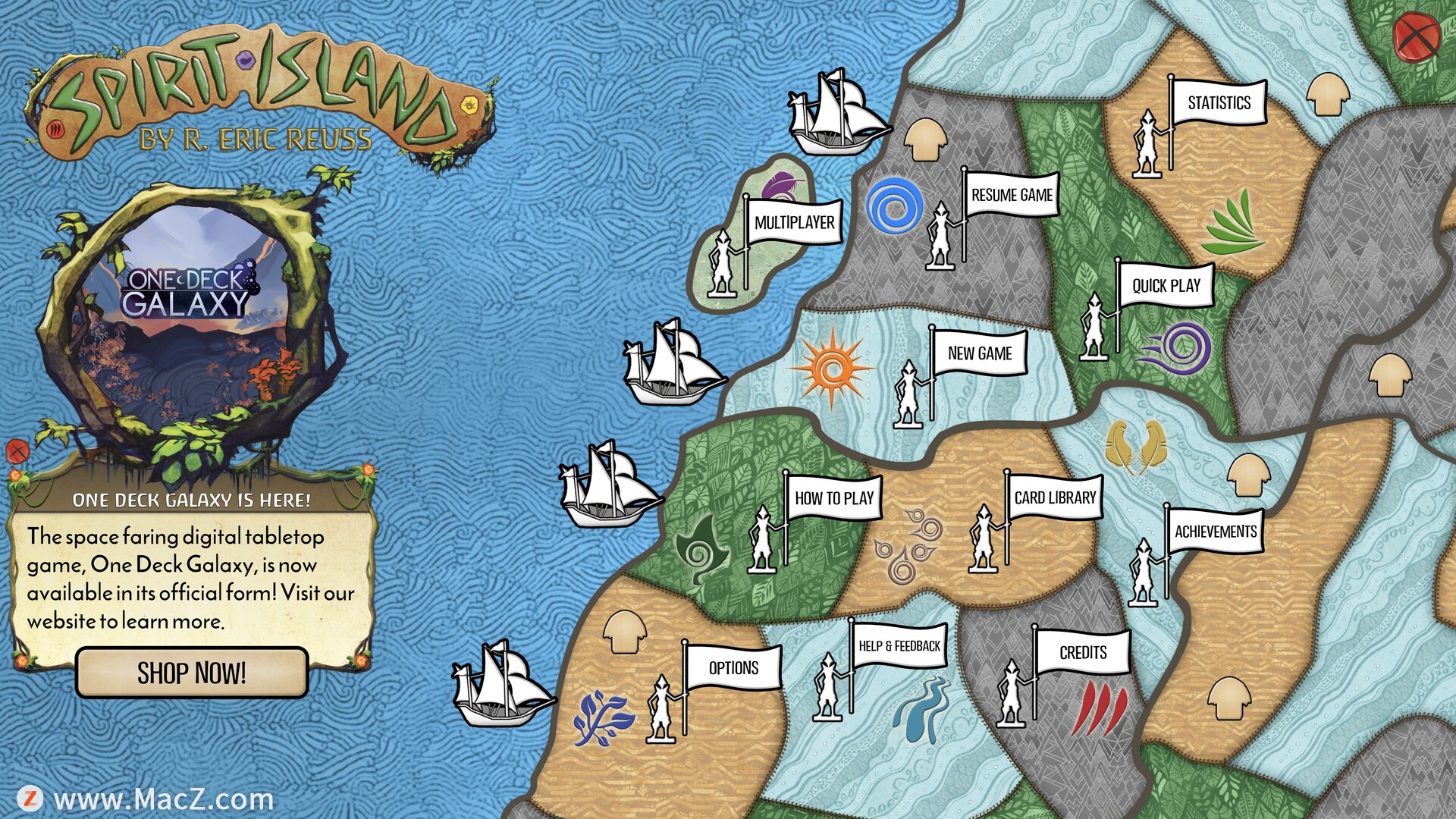Click the Shop Now! button
1456x819 pixels.
(192, 673)
